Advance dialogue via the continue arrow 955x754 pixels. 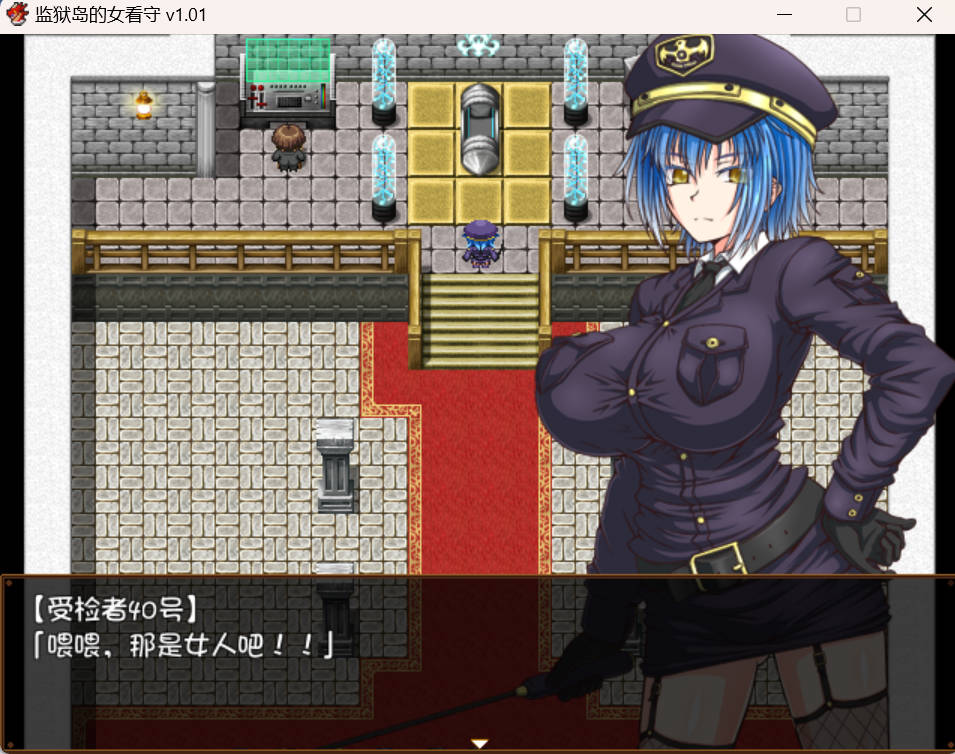coord(479,743)
